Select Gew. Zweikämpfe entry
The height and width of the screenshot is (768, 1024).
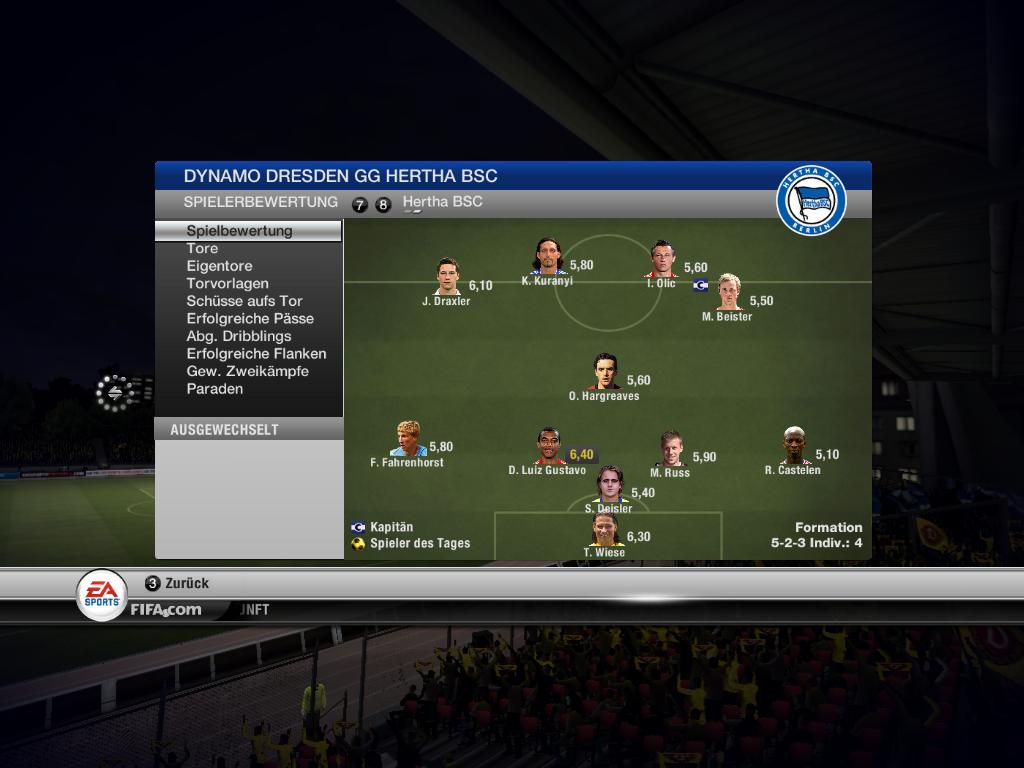click(x=247, y=371)
